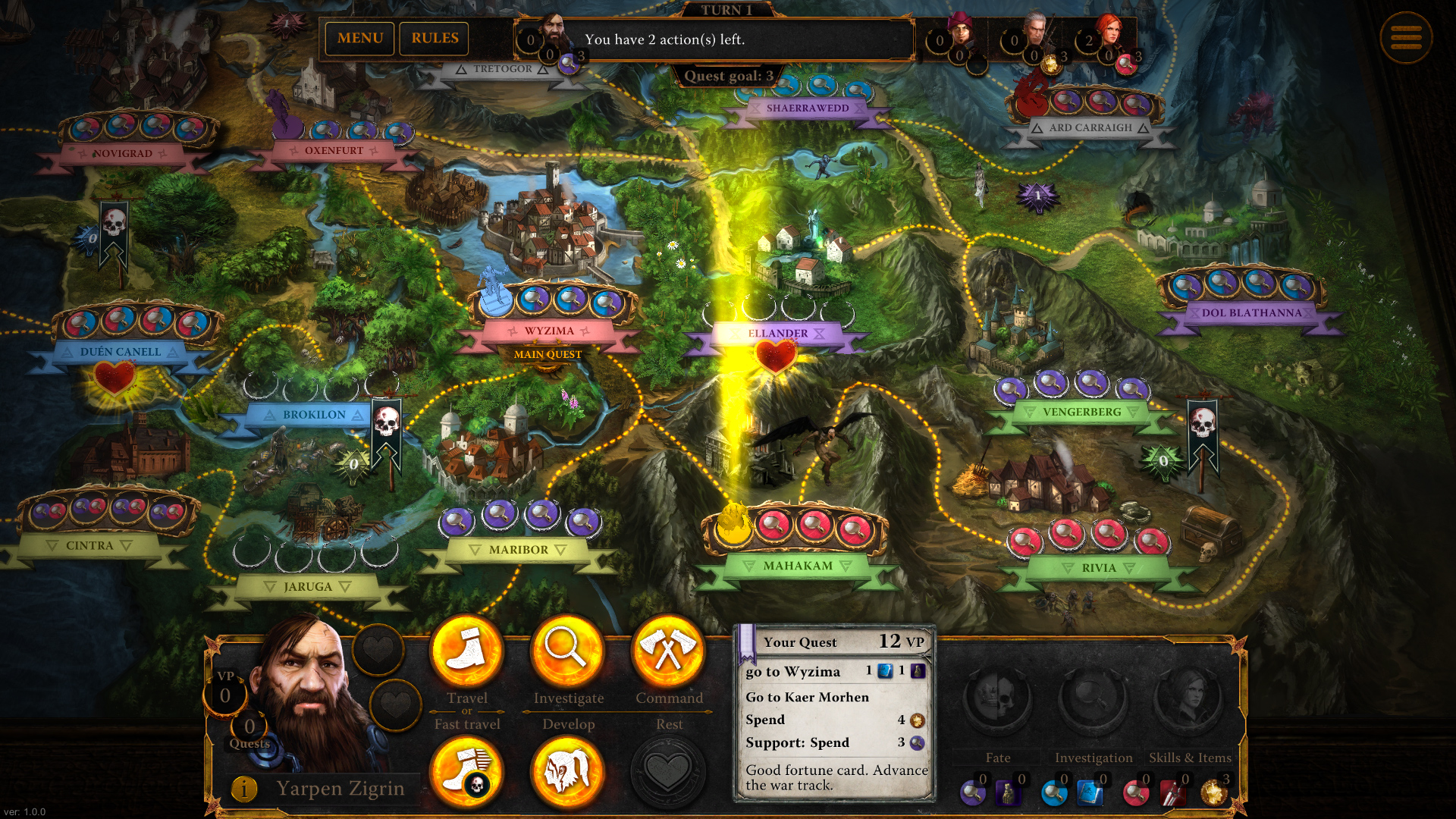The width and height of the screenshot is (1456, 819).
Task: Click the gold coin counter showing 3
Action: click(1213, 791)
